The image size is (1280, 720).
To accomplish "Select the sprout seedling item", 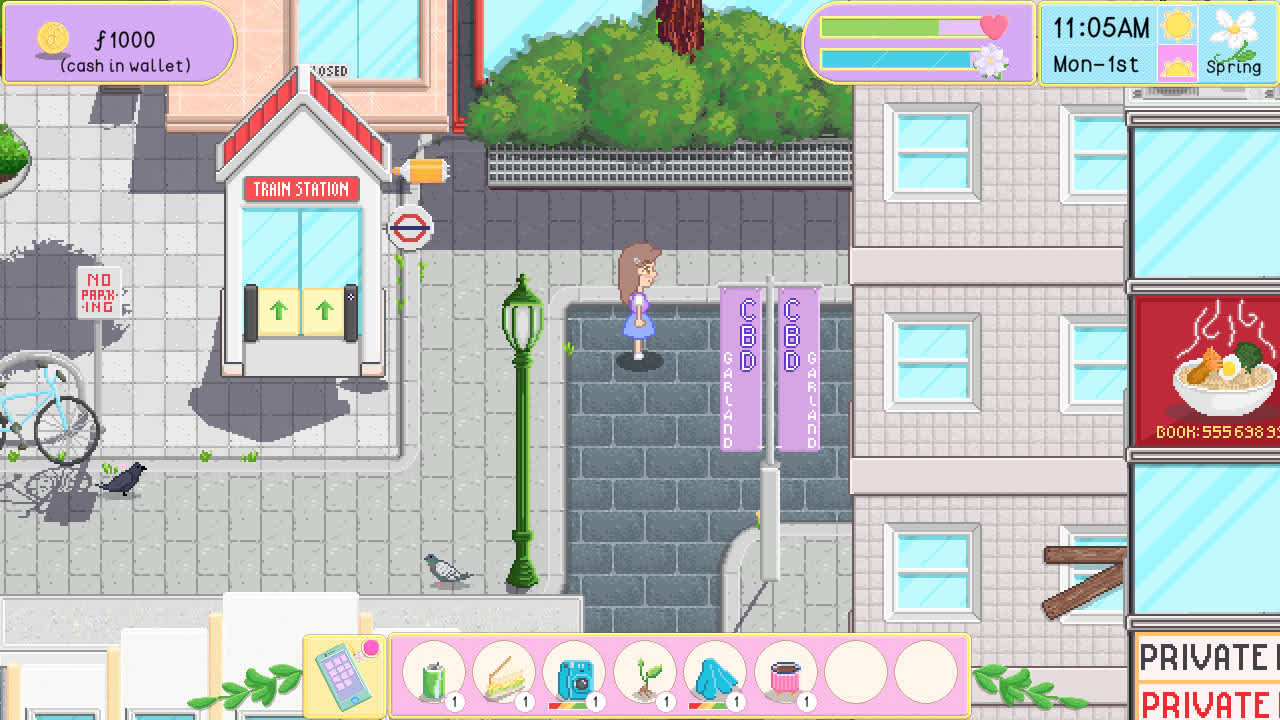I will (x=645, y=674).
